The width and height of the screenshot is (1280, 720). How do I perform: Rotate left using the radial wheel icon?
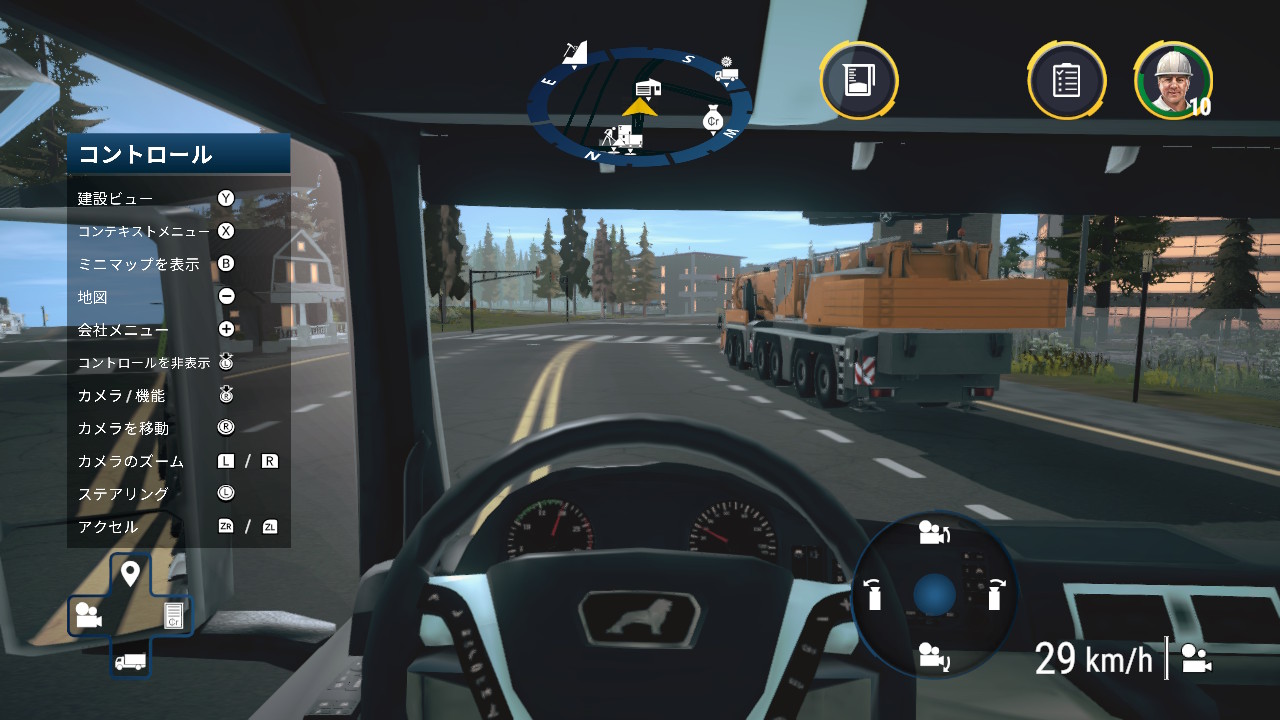coord(874,594)
